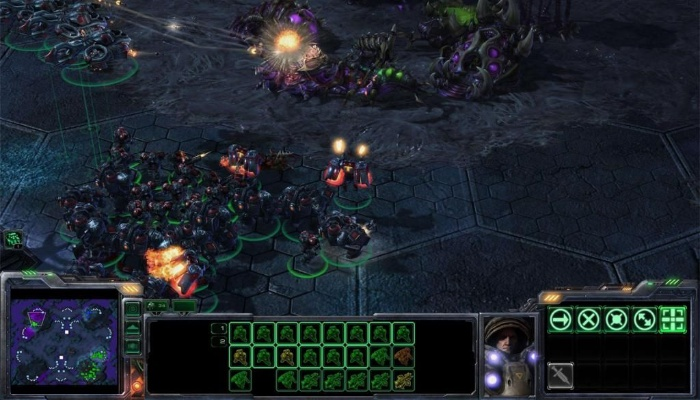Screen dimensions: 700x400
Task: Switch to selection page 2
Action: tap(219, 340)
